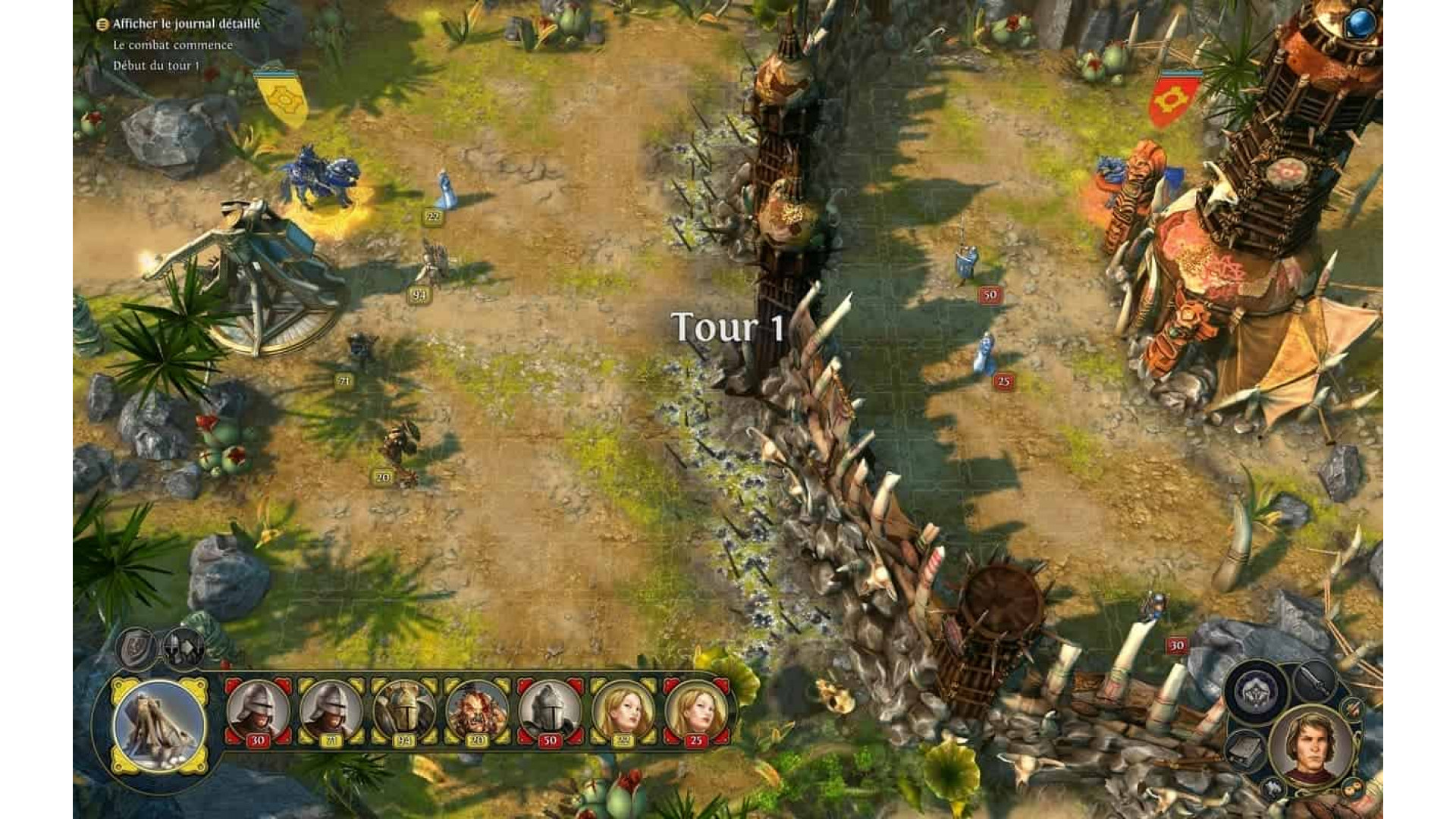This screenshot has width=1456, height=819.
Task: Click the small flag icon right of the hero portrait
Action: (x=1352, y=708)
